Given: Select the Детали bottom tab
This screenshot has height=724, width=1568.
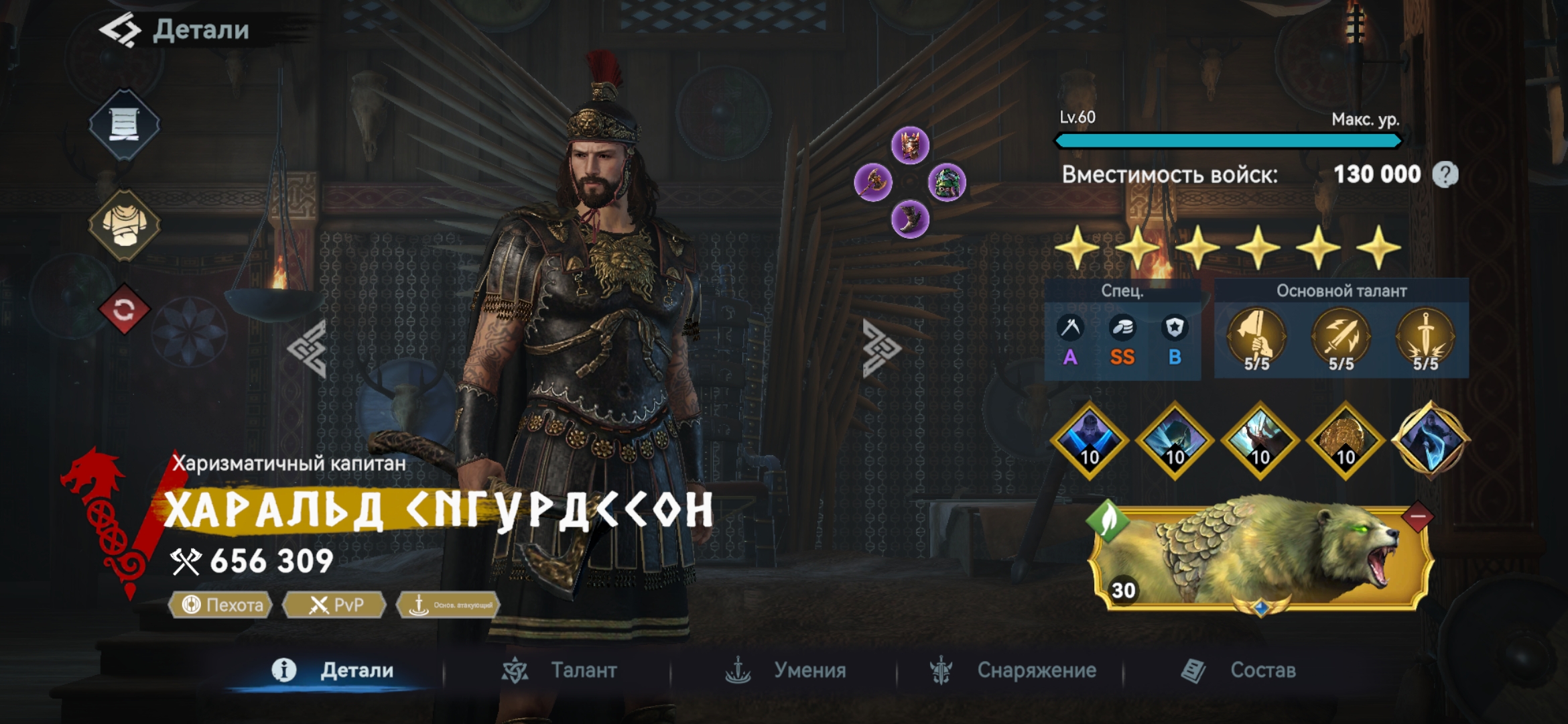Looking at the screenshot, I should [333, 670].
